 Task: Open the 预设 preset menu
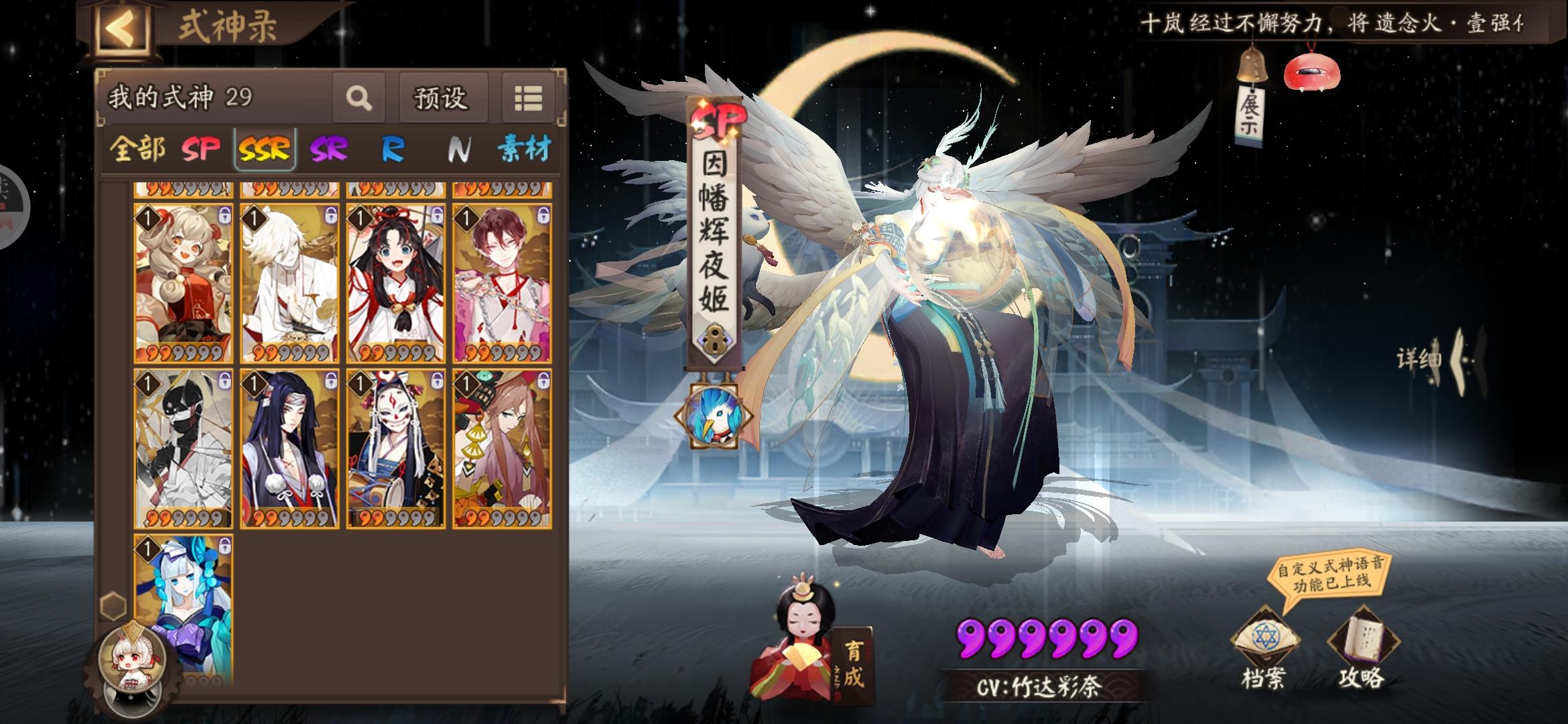coord(440,99)
